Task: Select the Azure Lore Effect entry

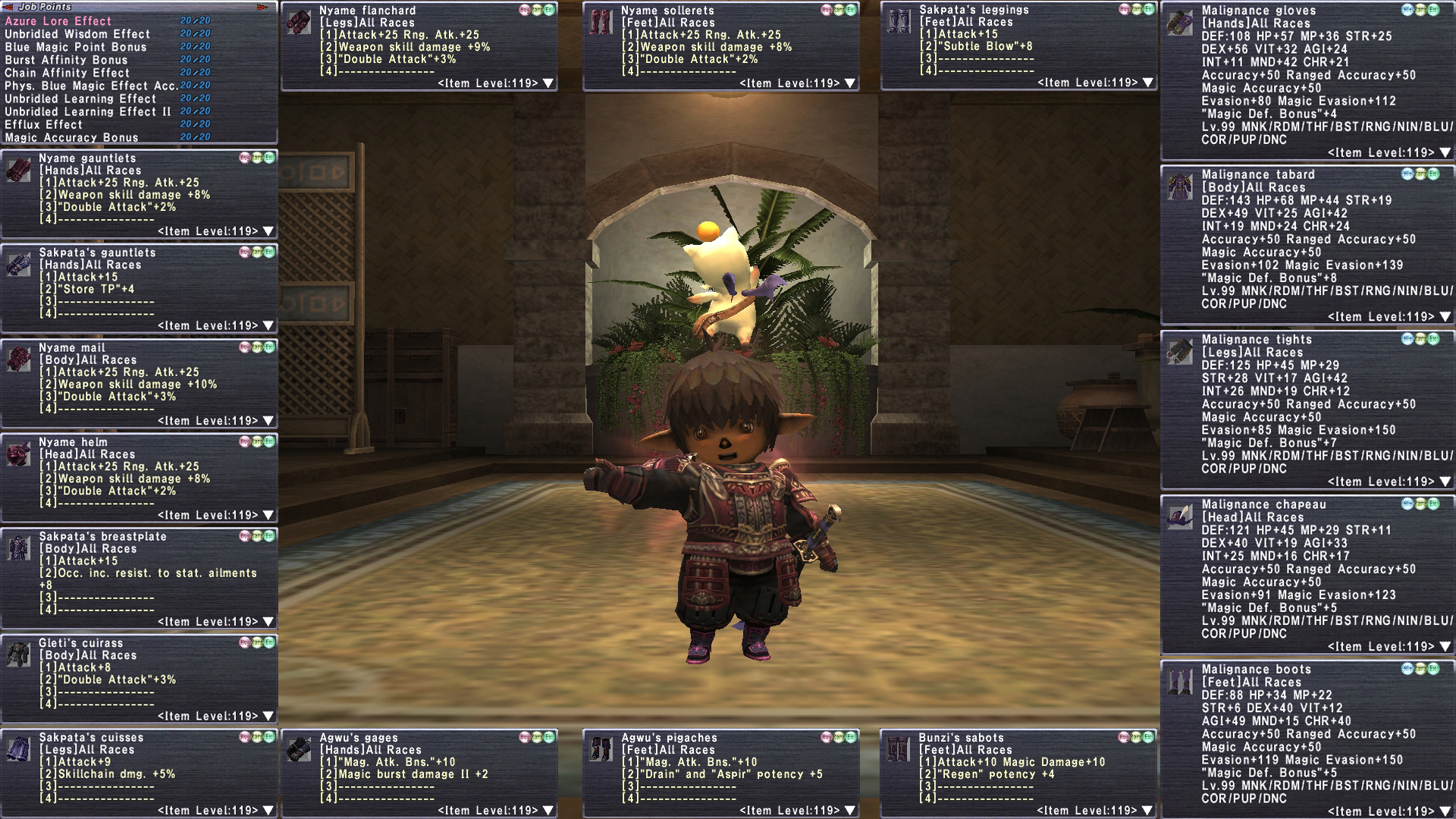Action: pyautogui.click(x=58, y=21)
